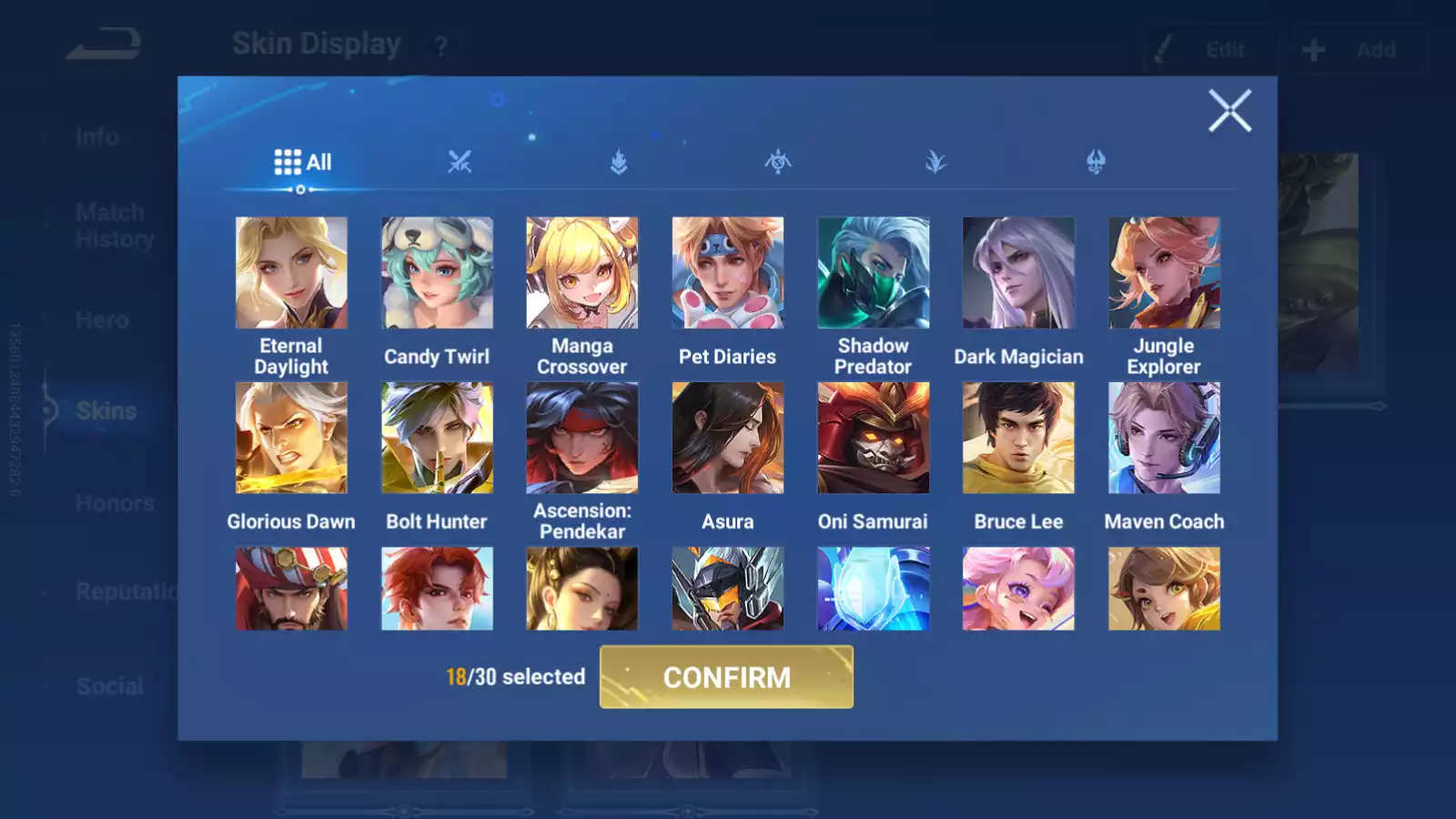Choose the Shadow Predator skin

pos(873,273)
